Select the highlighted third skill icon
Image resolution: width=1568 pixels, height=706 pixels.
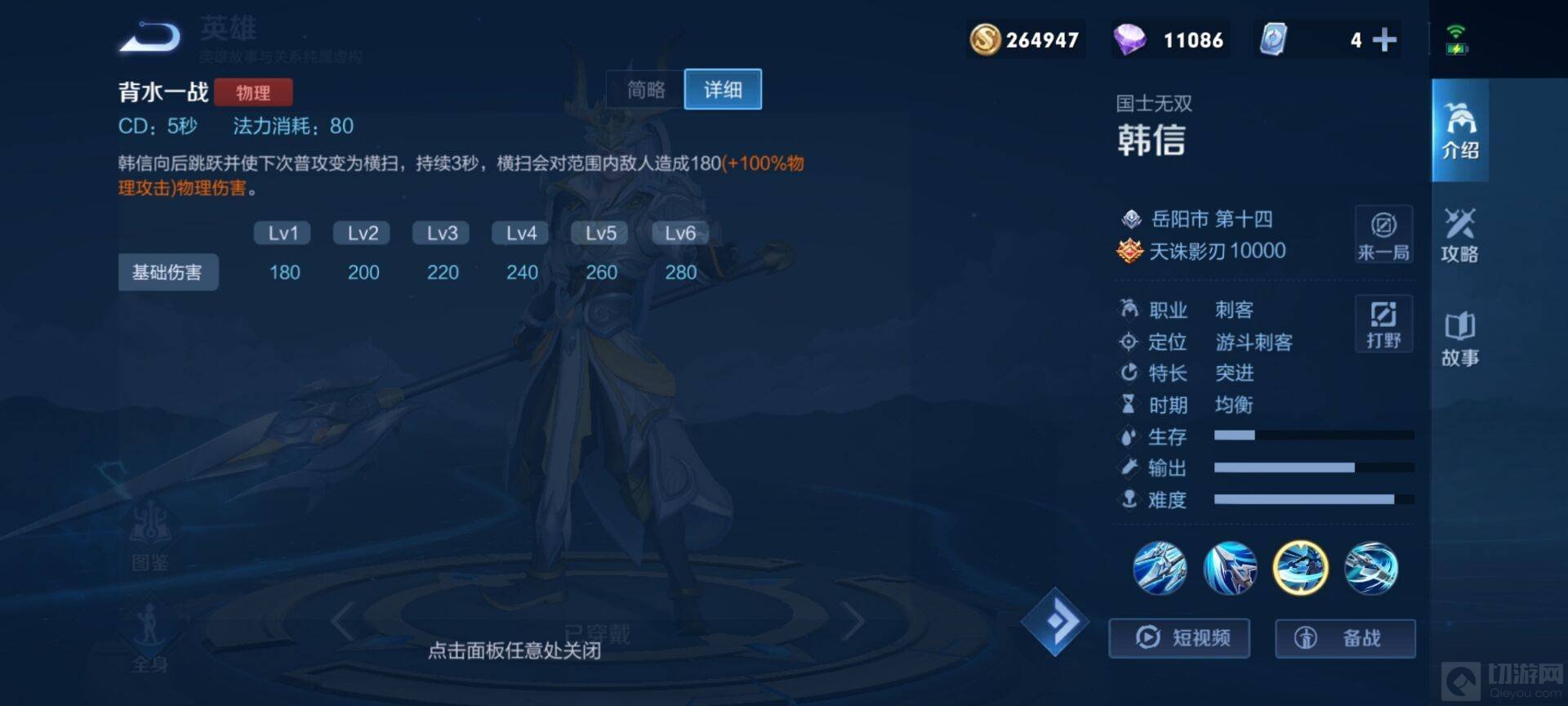(x=1300, y=568)
